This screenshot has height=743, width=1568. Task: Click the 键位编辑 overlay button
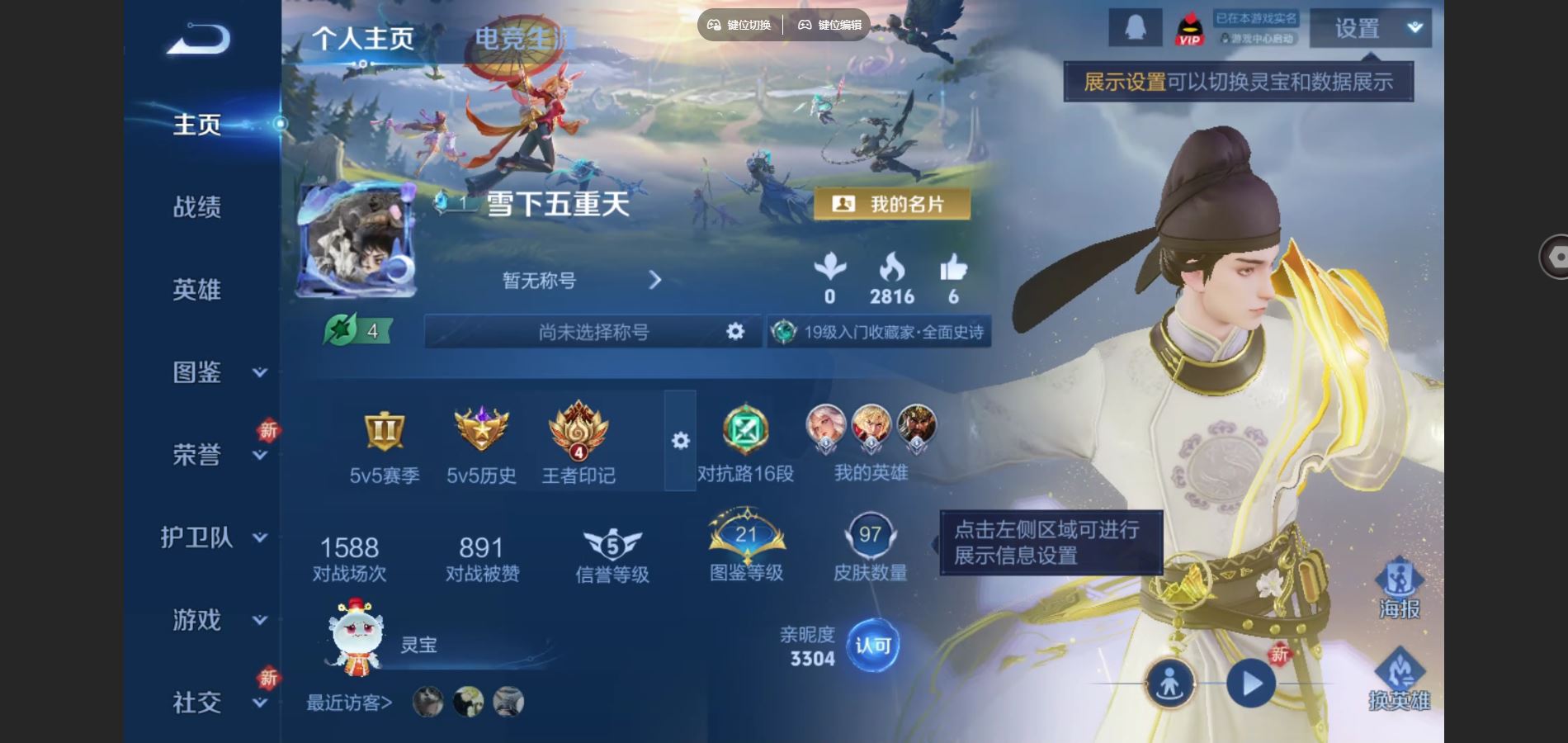pos(829,25)
